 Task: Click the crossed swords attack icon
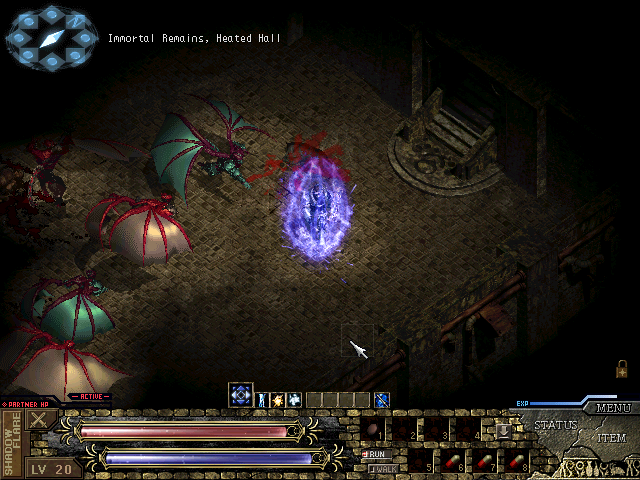(x=41, y=420)
